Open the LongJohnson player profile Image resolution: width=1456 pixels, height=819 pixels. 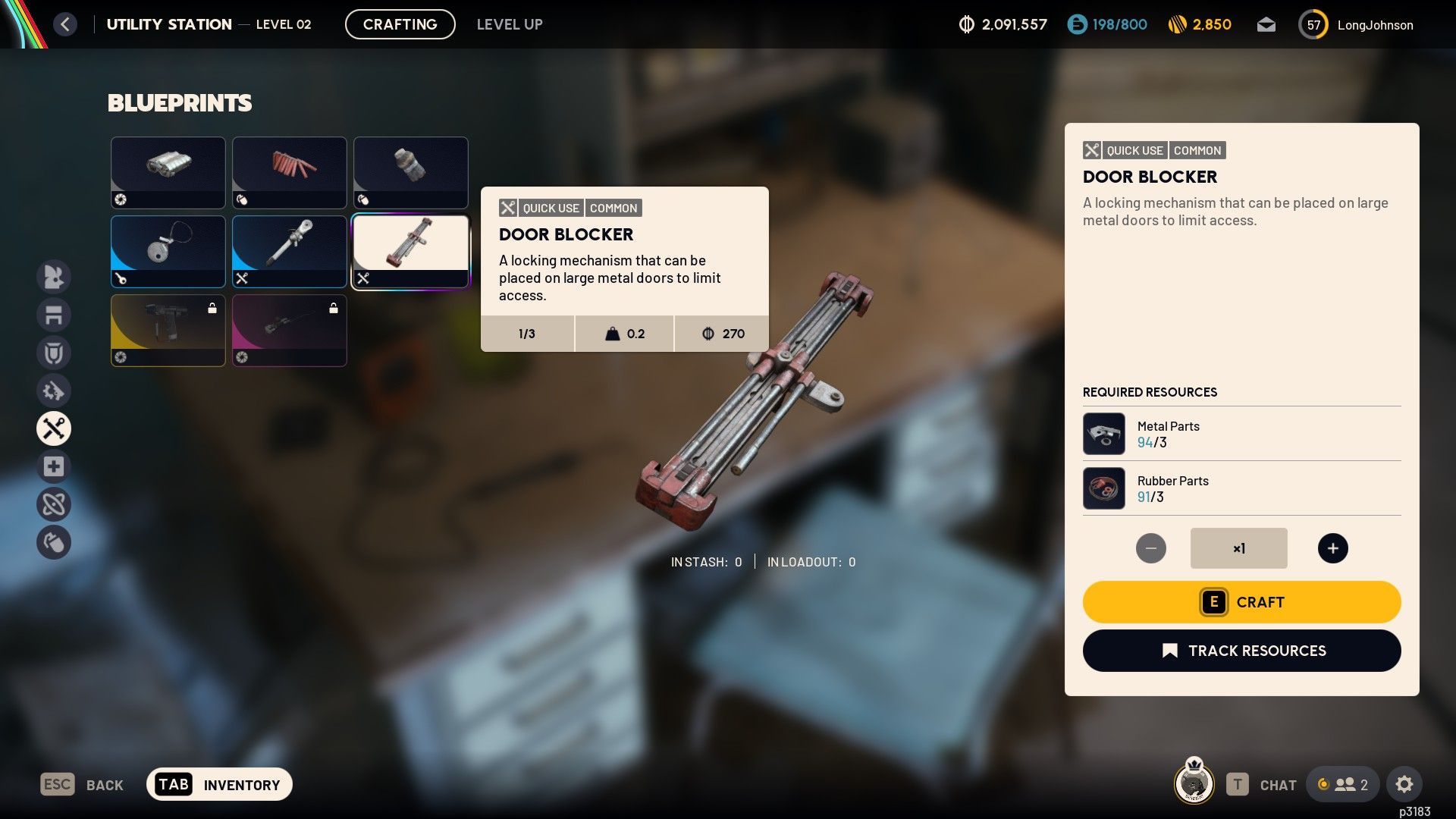click(1357, 25)
